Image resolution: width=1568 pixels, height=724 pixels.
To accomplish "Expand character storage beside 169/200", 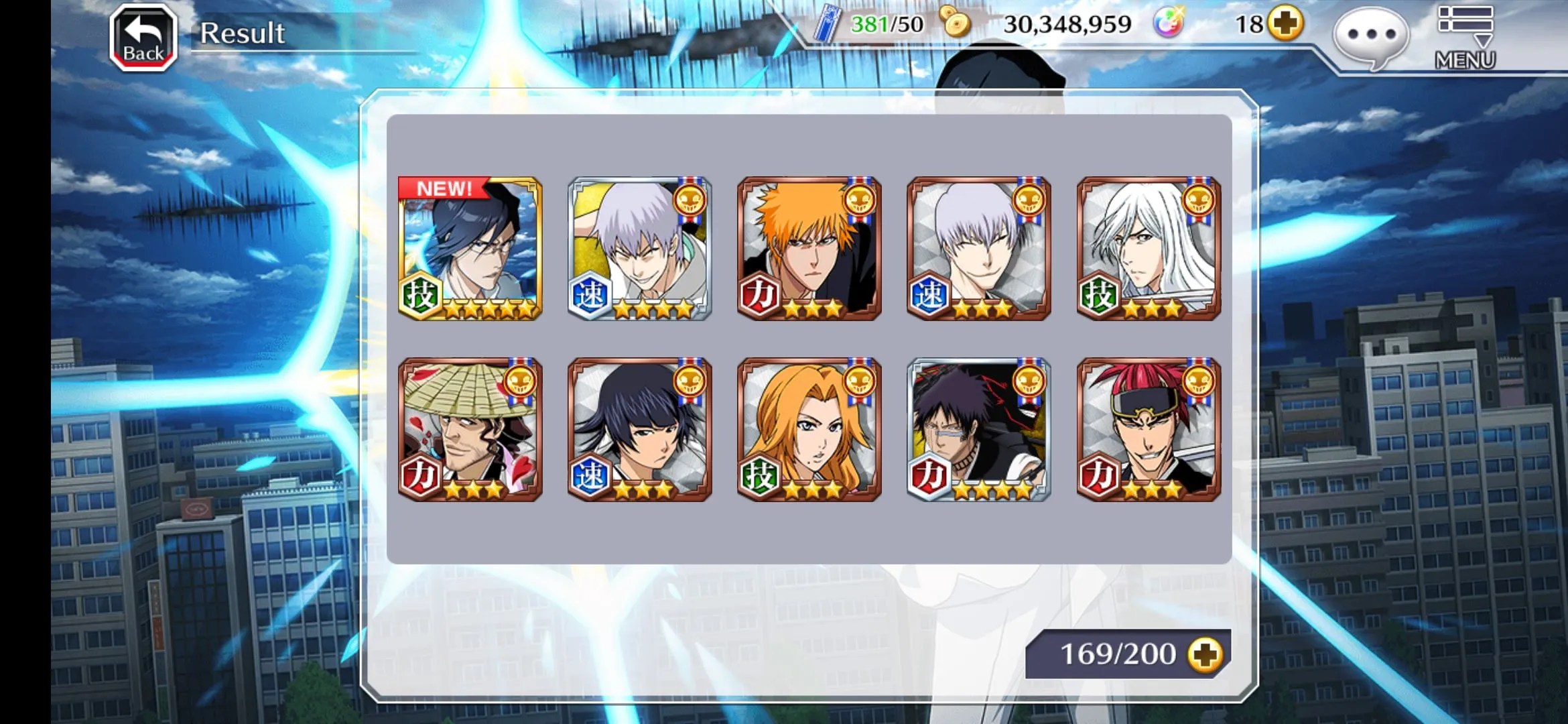I will click(1205, 654).
